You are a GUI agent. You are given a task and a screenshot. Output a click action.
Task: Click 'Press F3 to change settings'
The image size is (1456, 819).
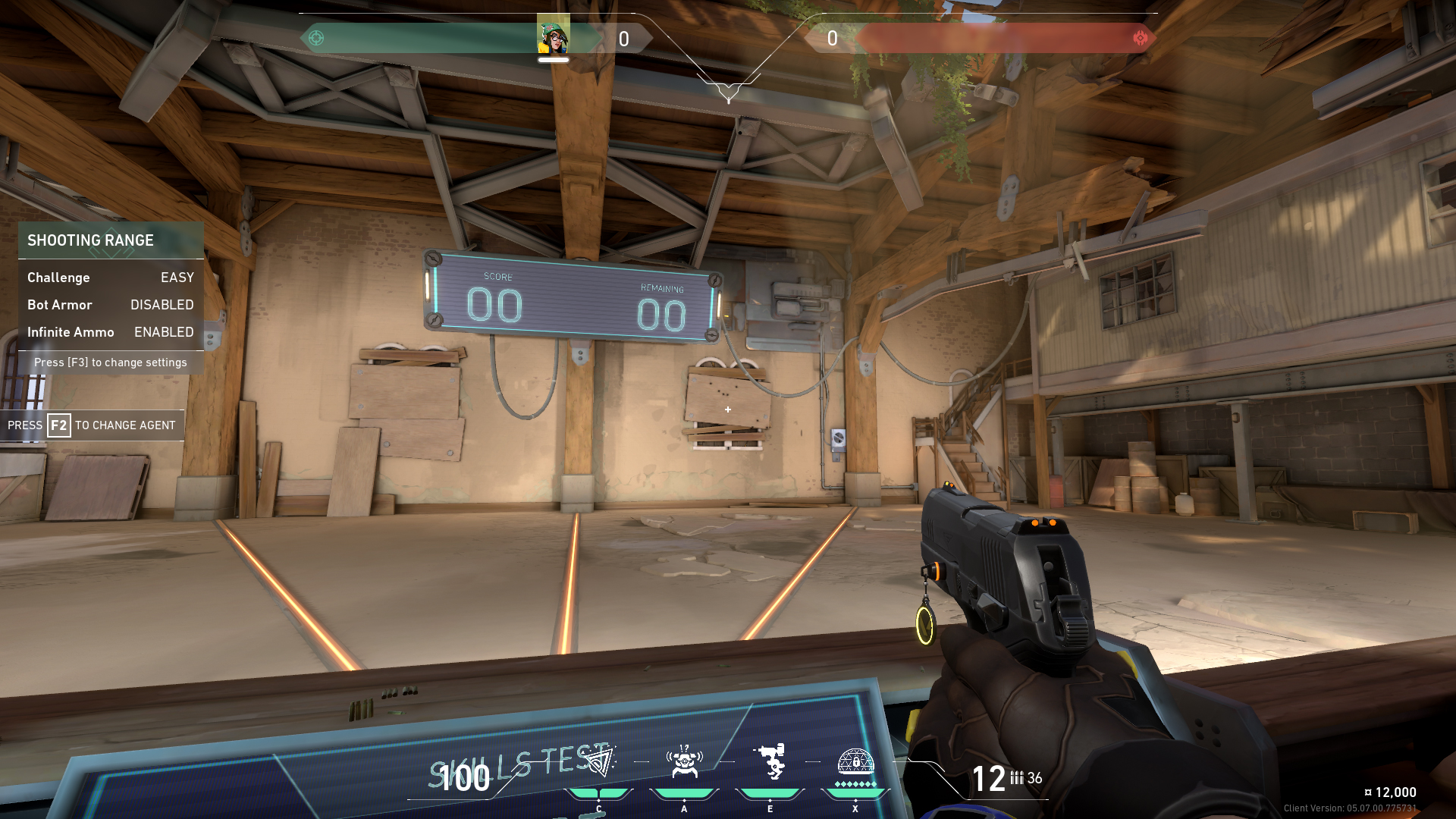111,362
